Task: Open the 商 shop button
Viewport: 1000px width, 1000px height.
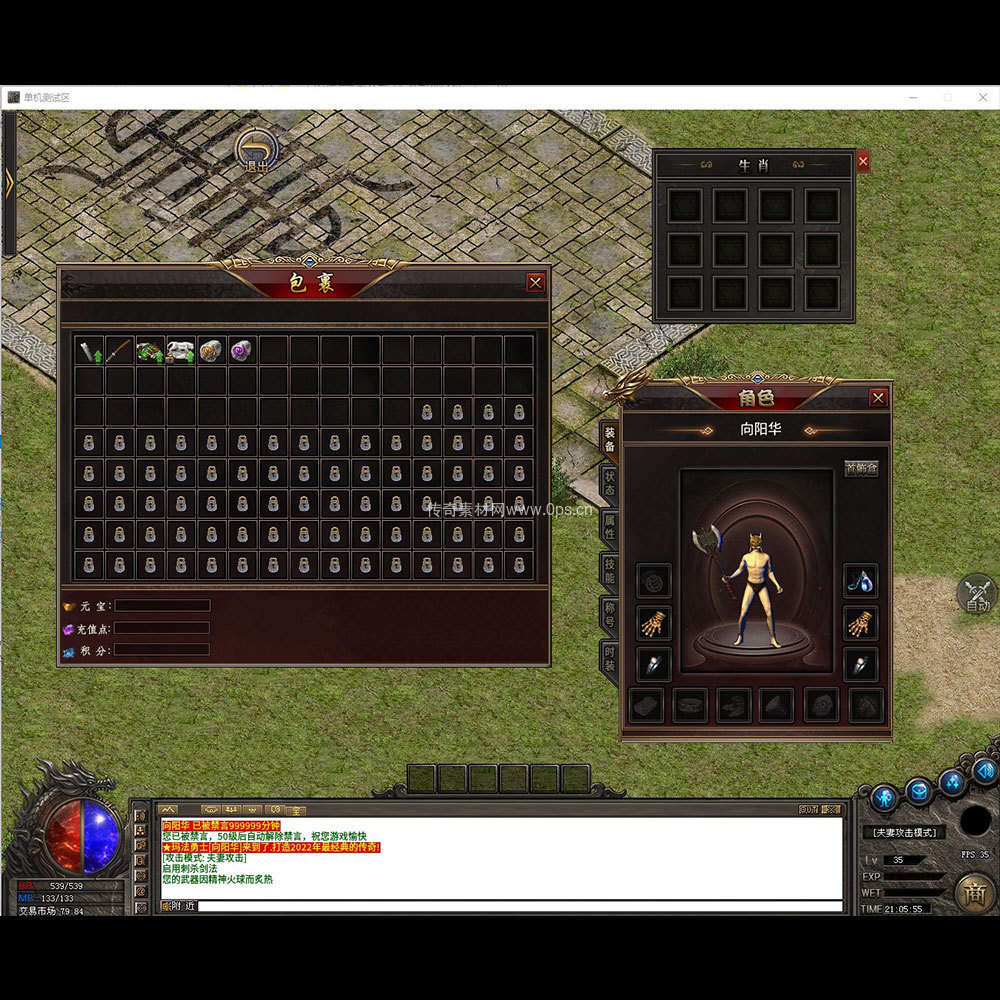Action: coord(974,893)
